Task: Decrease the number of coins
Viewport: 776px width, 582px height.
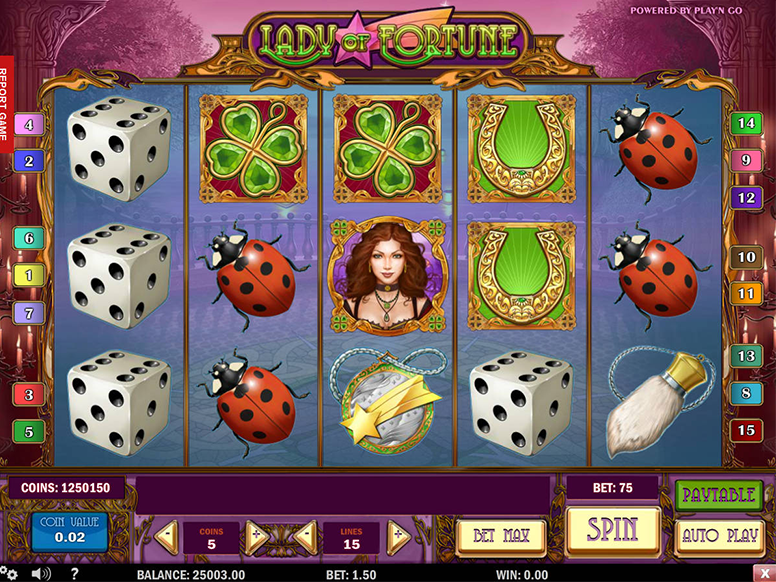Action: [166, 537]
